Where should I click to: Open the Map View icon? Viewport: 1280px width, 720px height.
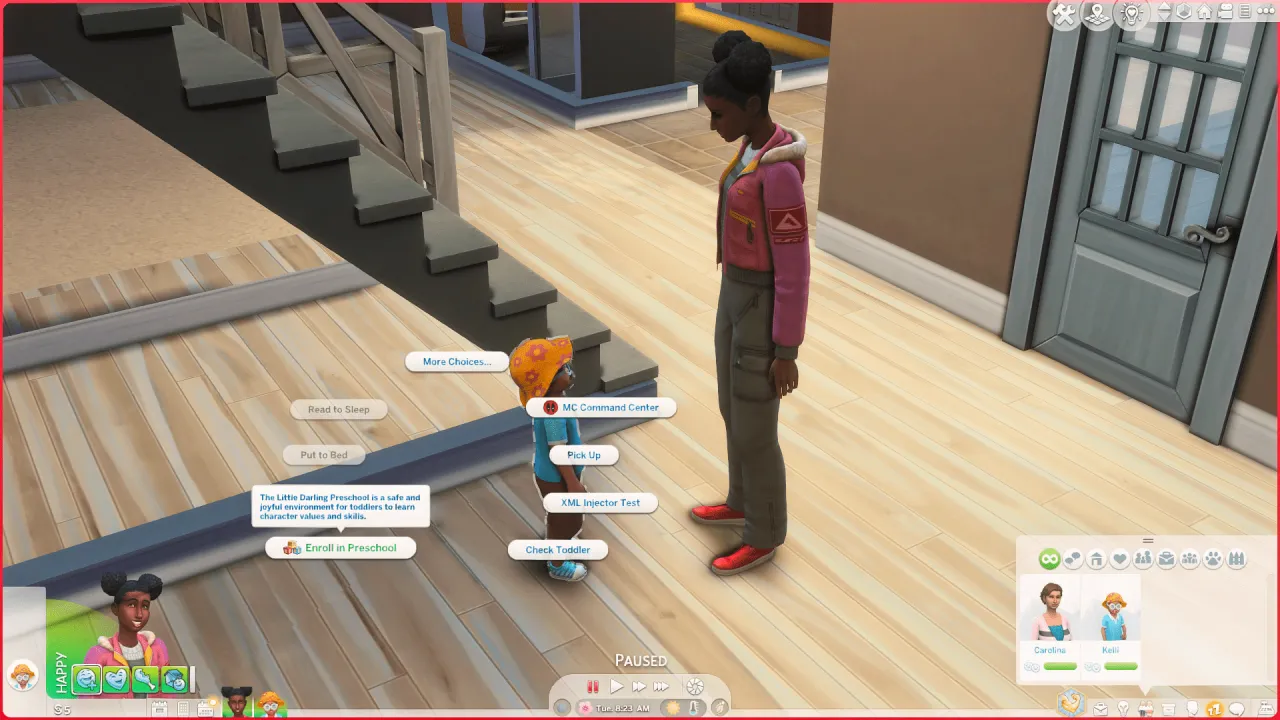point(1097,14)
